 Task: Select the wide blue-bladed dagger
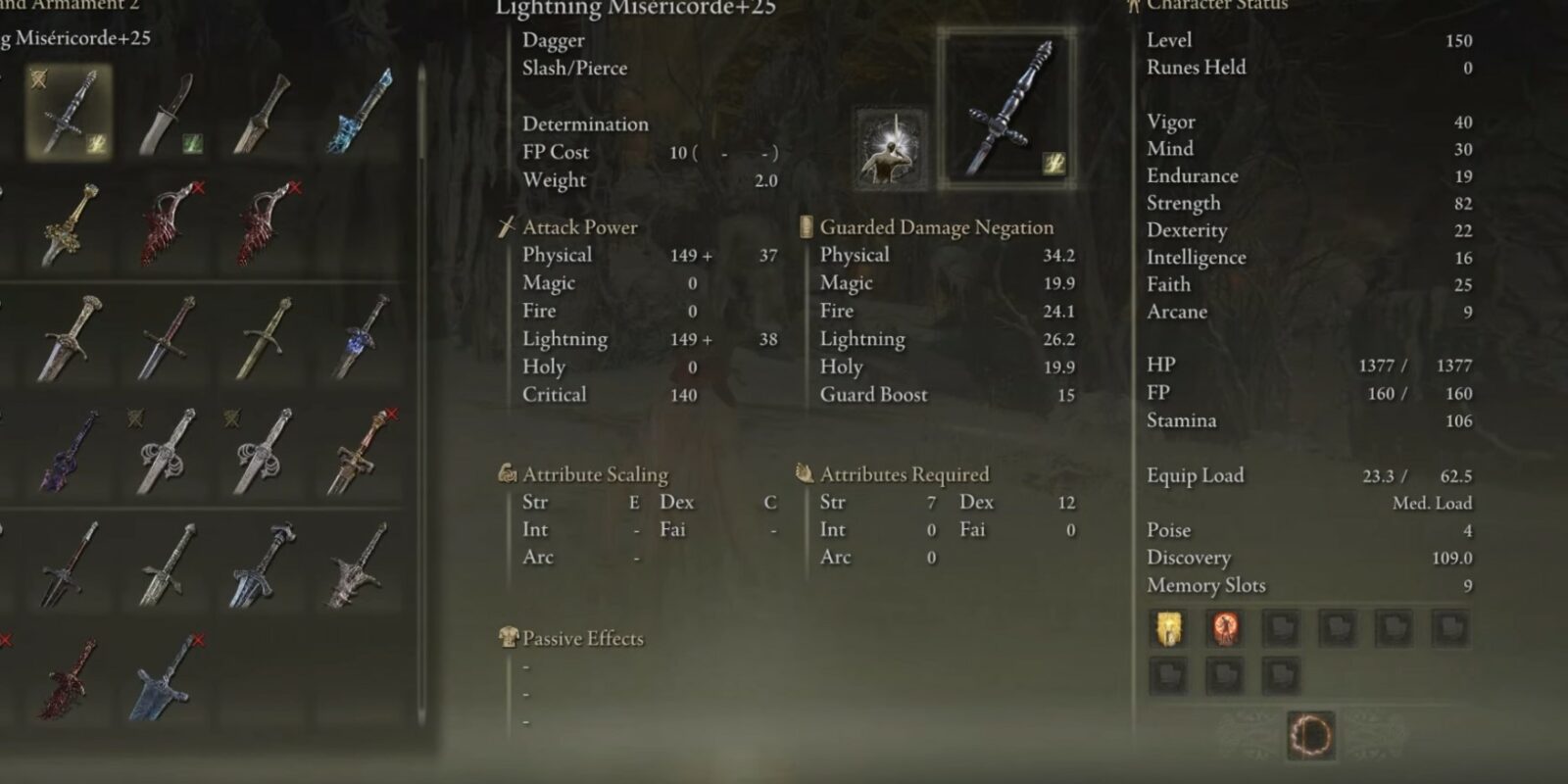(x=167, y=676)
